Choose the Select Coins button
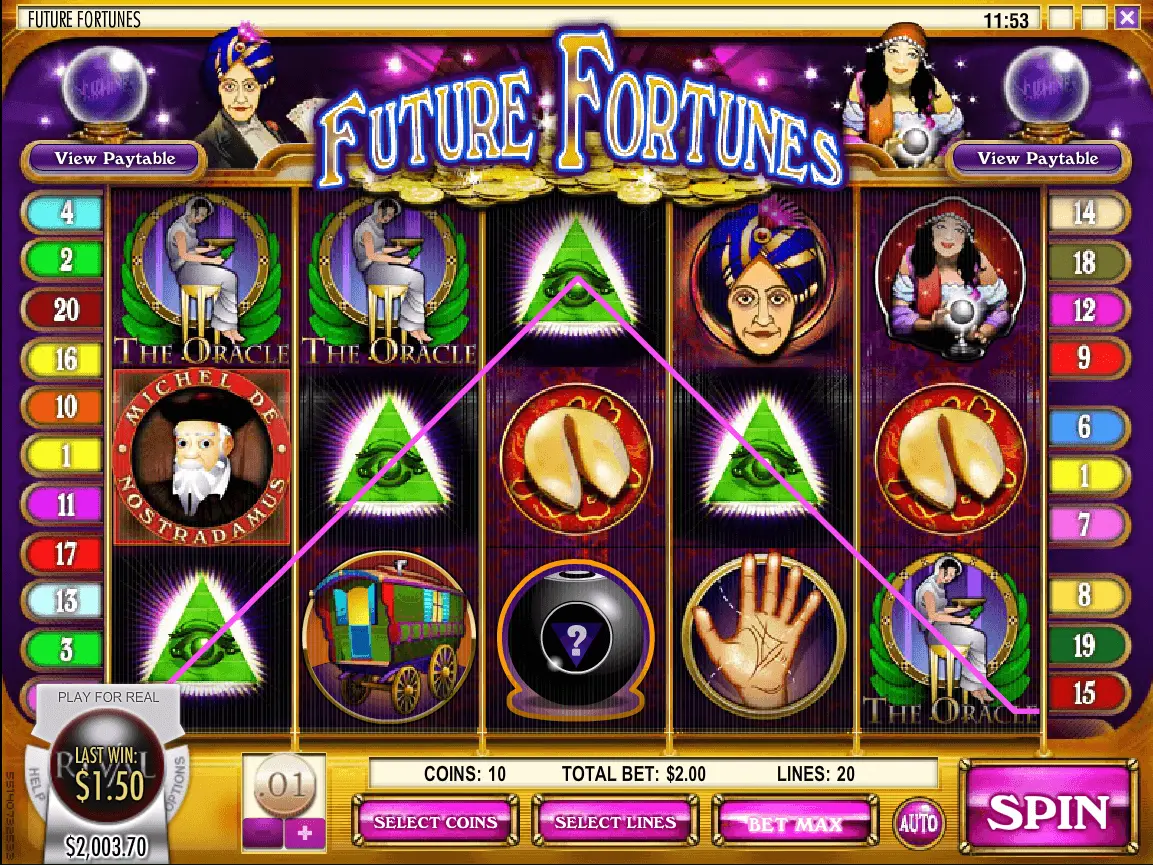The height and width of the screenshot is (865, 1153). click(435, 822)
